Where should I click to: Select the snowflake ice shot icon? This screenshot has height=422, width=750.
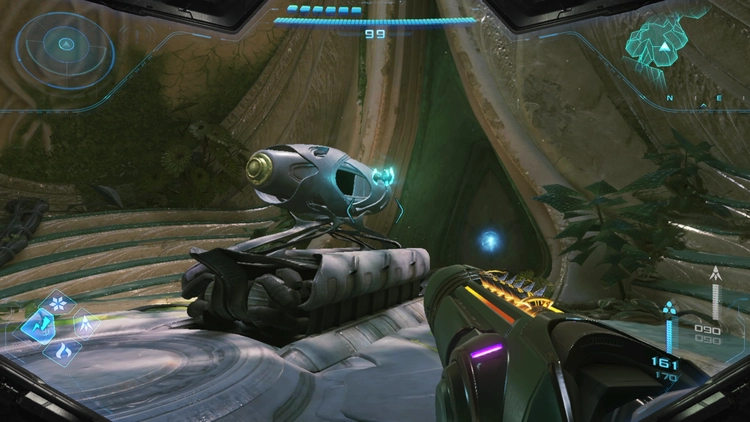coord(56,302)
